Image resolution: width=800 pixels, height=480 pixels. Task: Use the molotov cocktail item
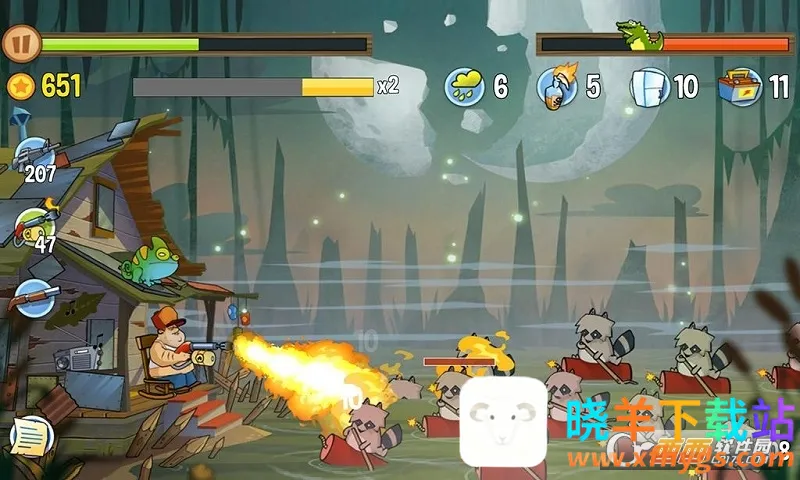[x=555, y=87]
